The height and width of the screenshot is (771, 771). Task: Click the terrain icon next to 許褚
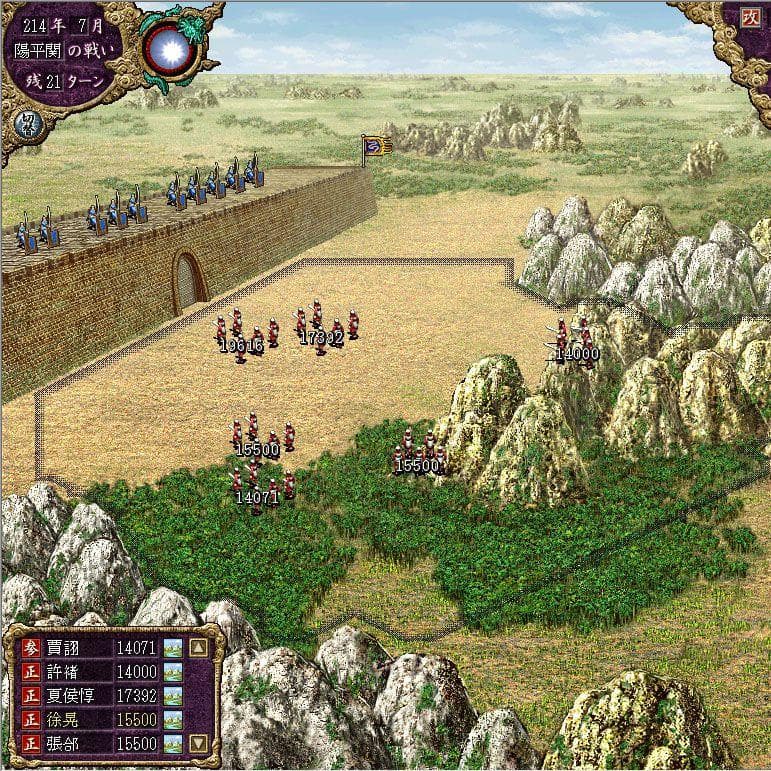click(x=173, y=672)
